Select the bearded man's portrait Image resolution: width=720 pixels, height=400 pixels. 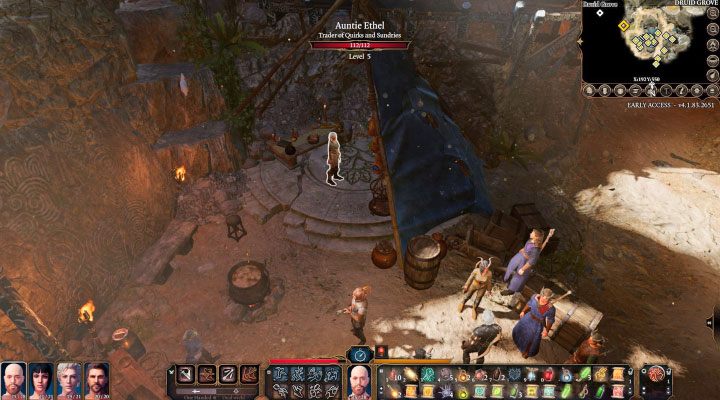coord(96,380)
